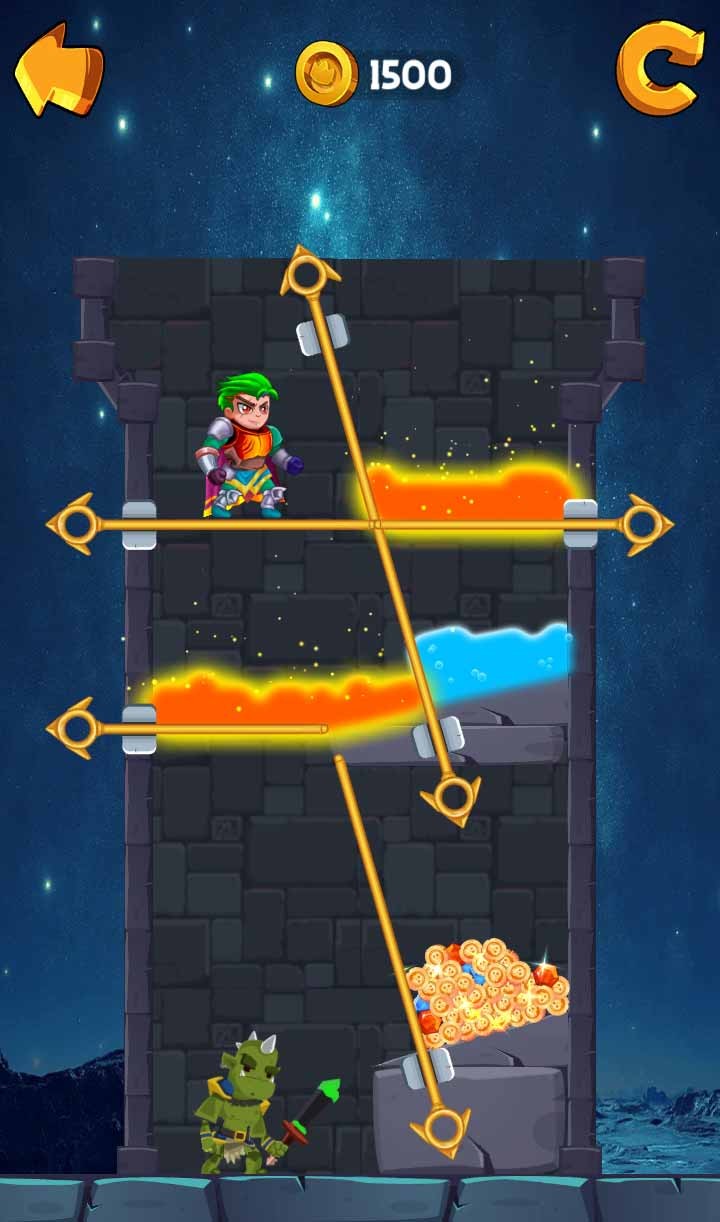
Task: Go back with the orange arrow button
Action: pos(58,68)
